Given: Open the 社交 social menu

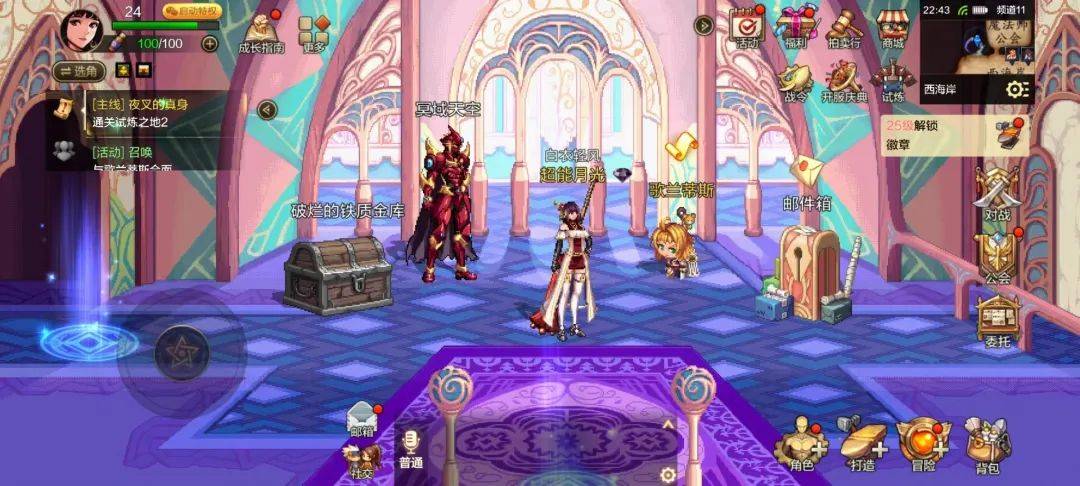Looking at the screenshot, I should click(x=361, y=462).
